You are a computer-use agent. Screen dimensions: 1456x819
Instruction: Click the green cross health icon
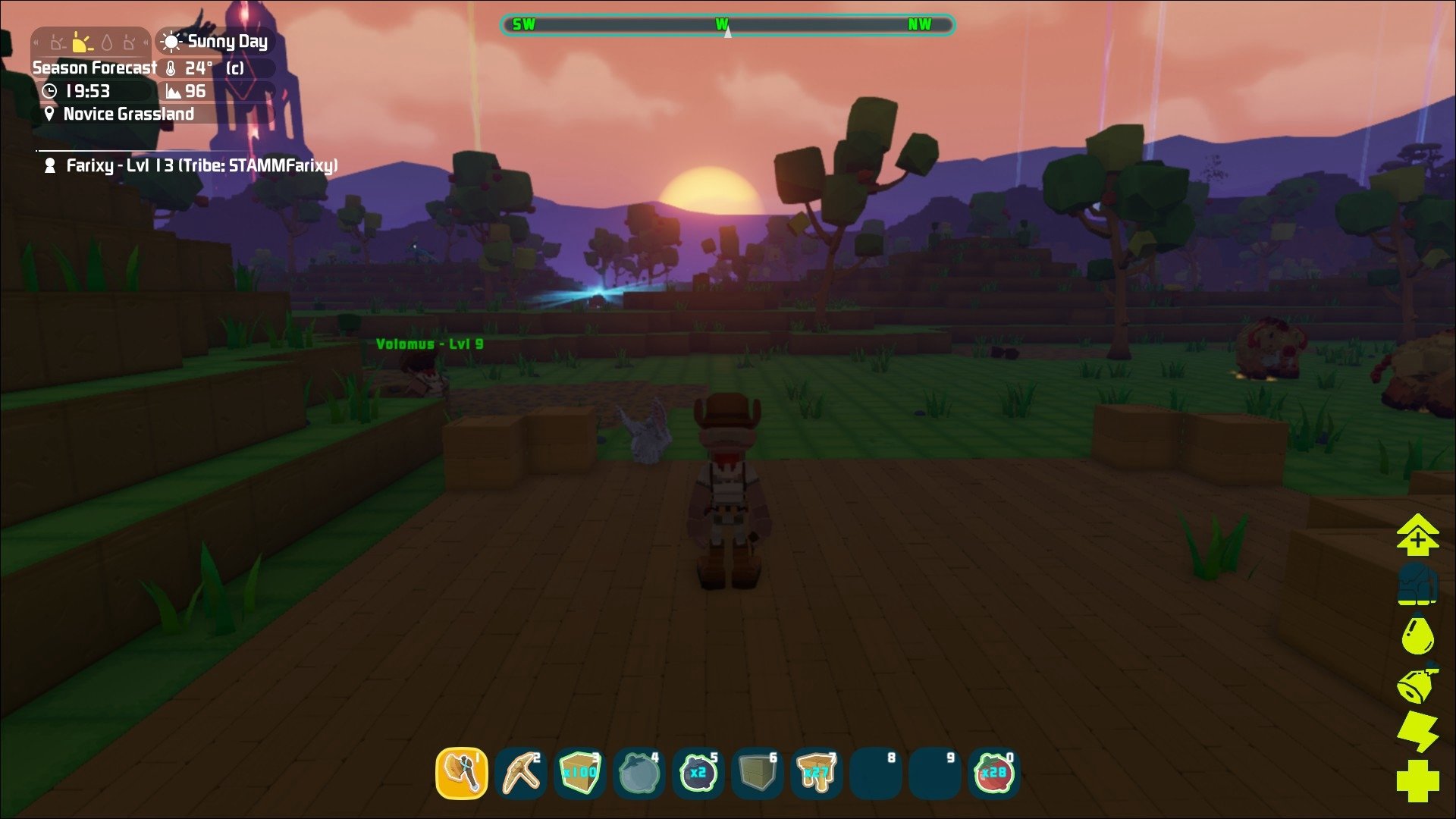tap(1417, 780)
